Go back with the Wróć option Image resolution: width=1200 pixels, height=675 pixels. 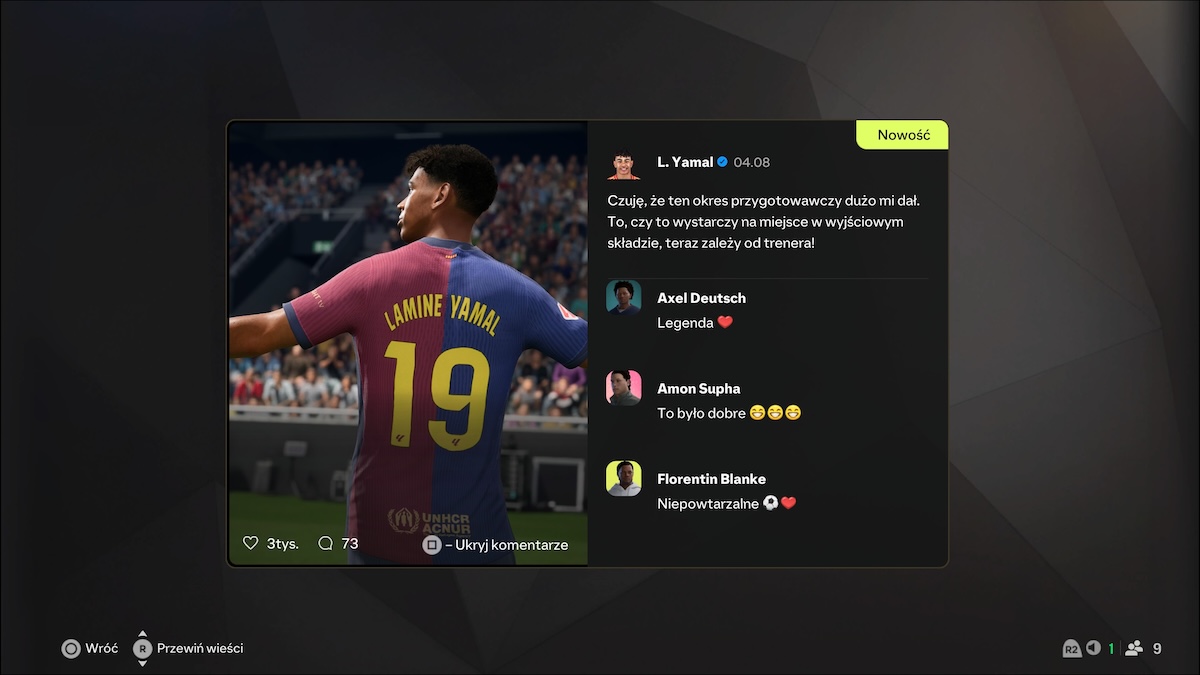coord(90,648)
